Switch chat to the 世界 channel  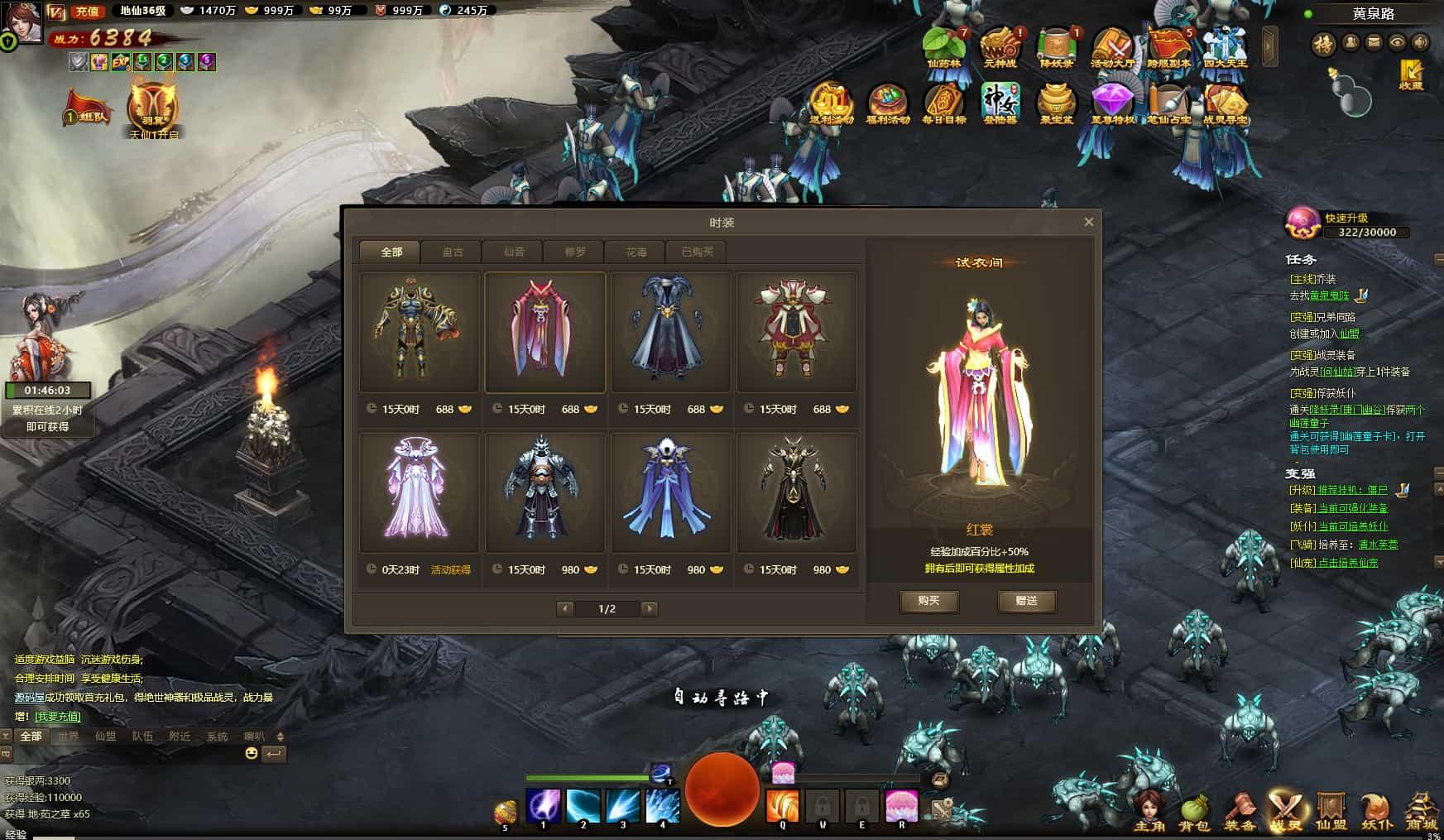coord(68,736)
